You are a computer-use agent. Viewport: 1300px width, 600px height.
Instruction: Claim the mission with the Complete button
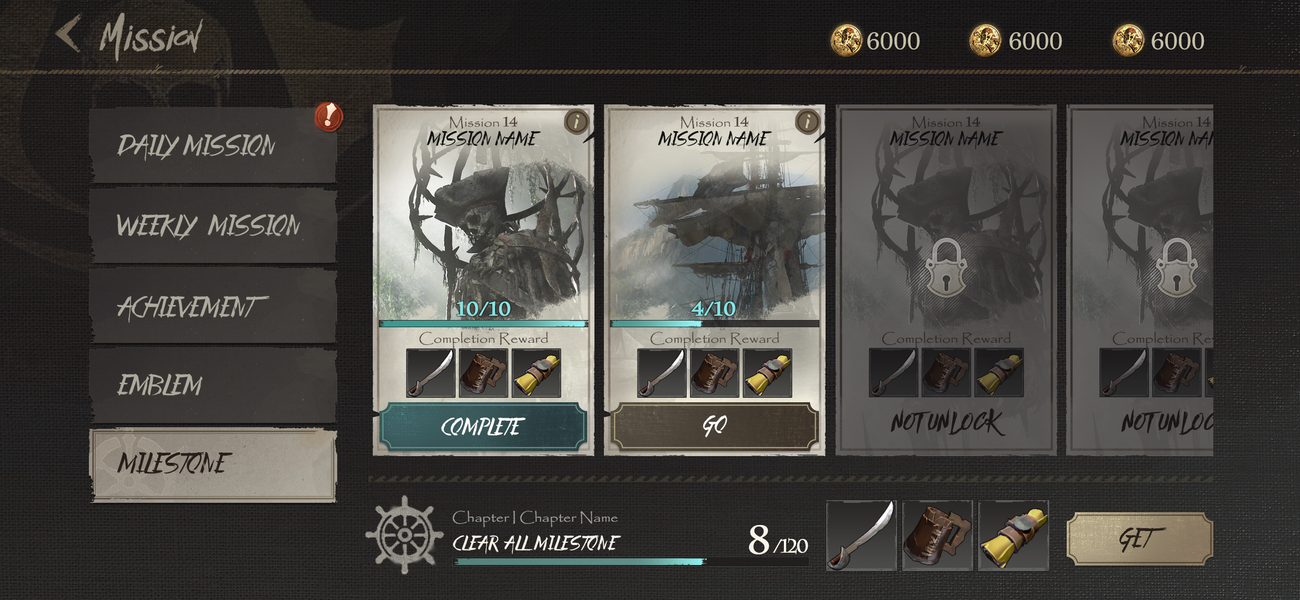click(482, 427)
